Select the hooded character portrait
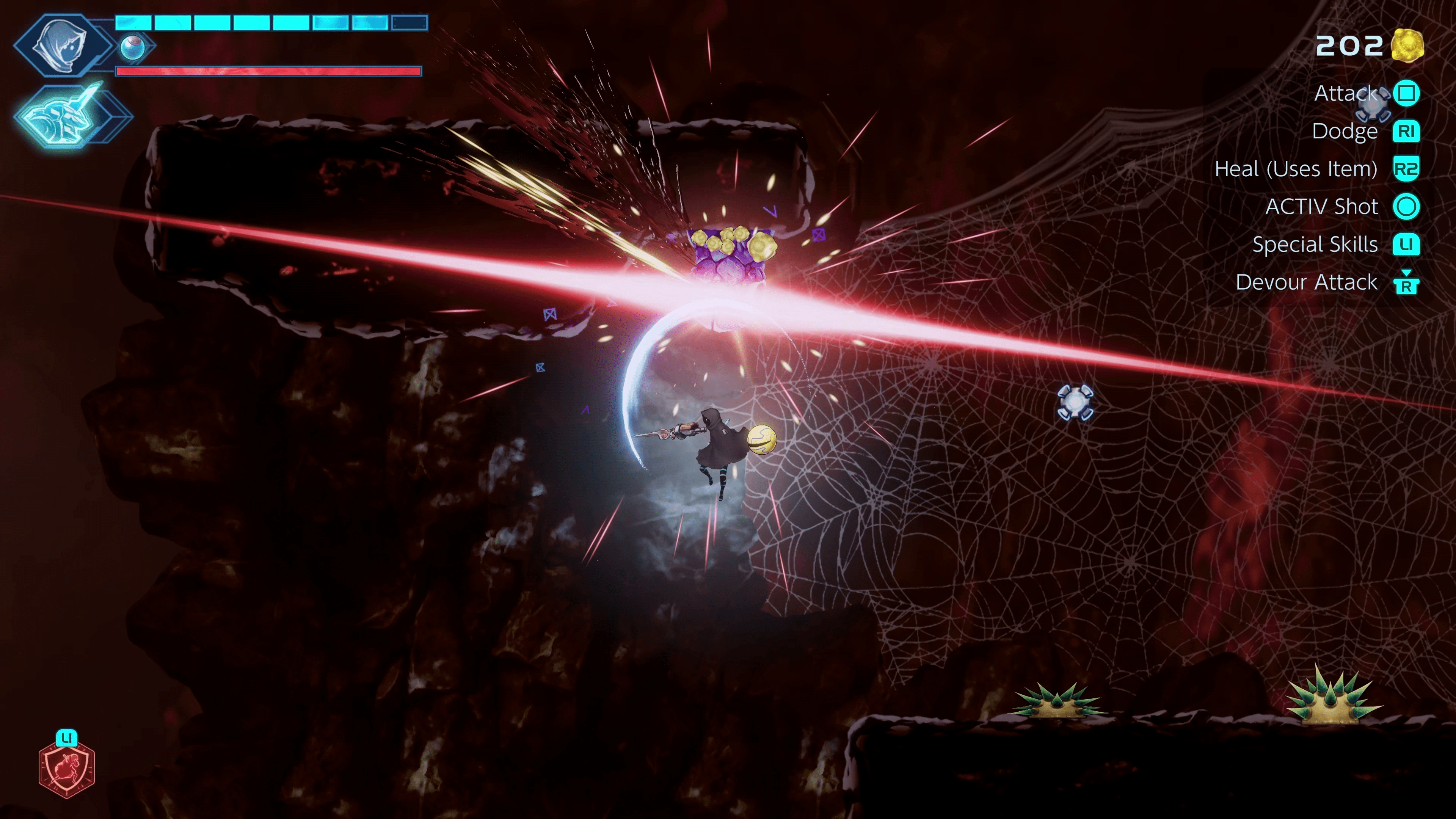This screenshot has width=1456, height=819. (61, 45)
